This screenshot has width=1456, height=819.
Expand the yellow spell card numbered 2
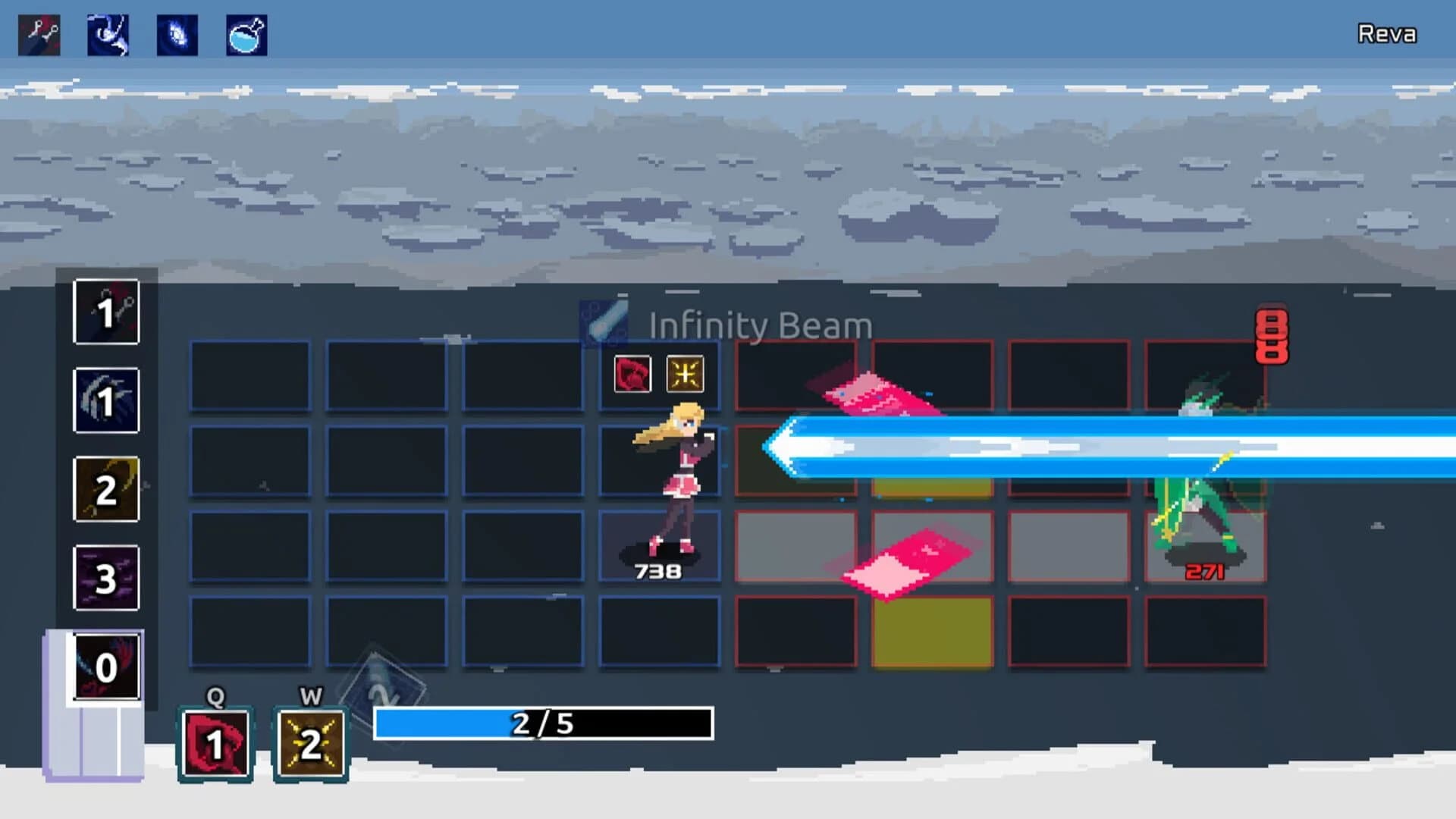[x=106, y=489]
